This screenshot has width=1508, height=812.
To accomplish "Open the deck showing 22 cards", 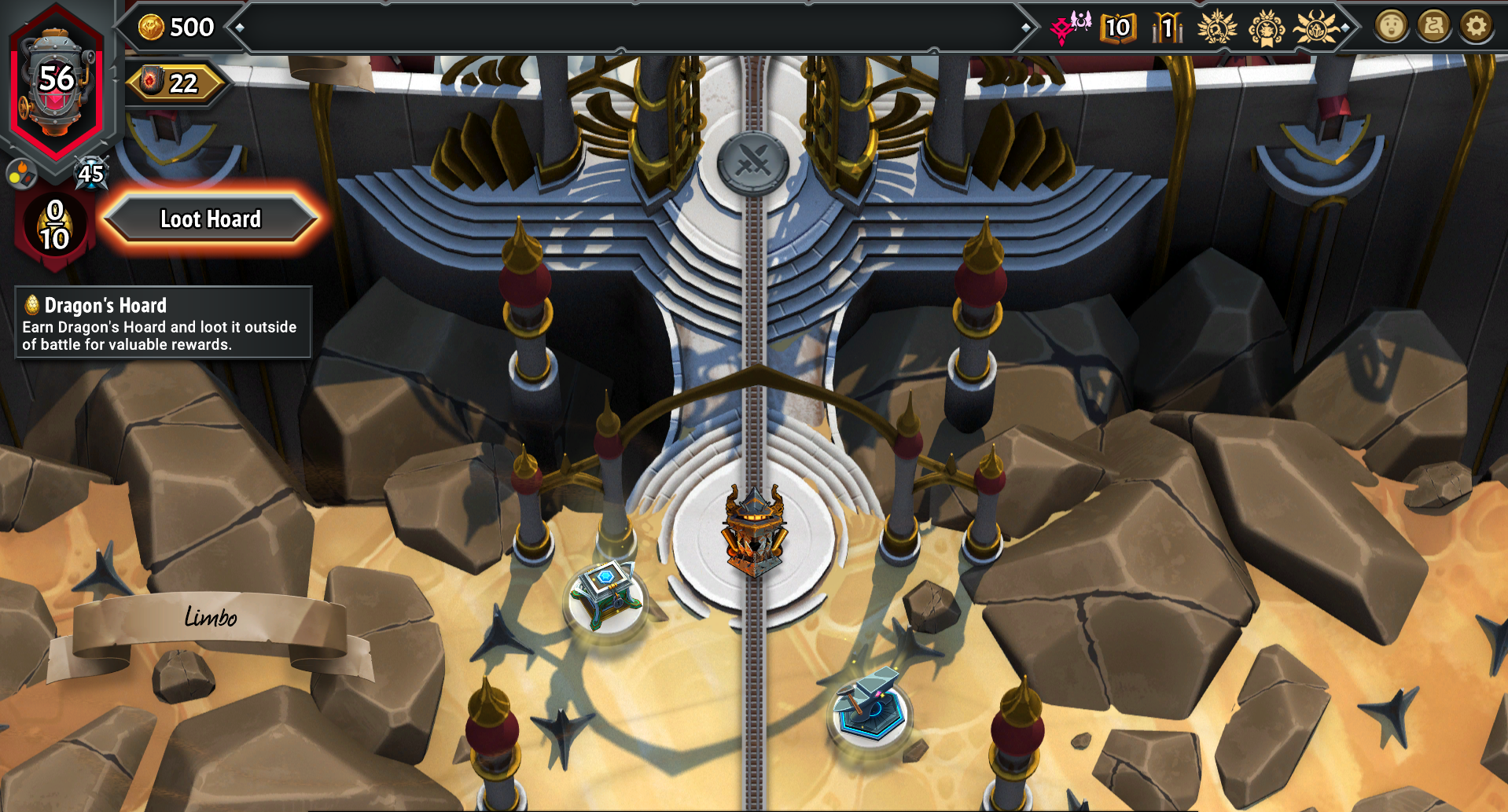I will click(x=175, y=83).
